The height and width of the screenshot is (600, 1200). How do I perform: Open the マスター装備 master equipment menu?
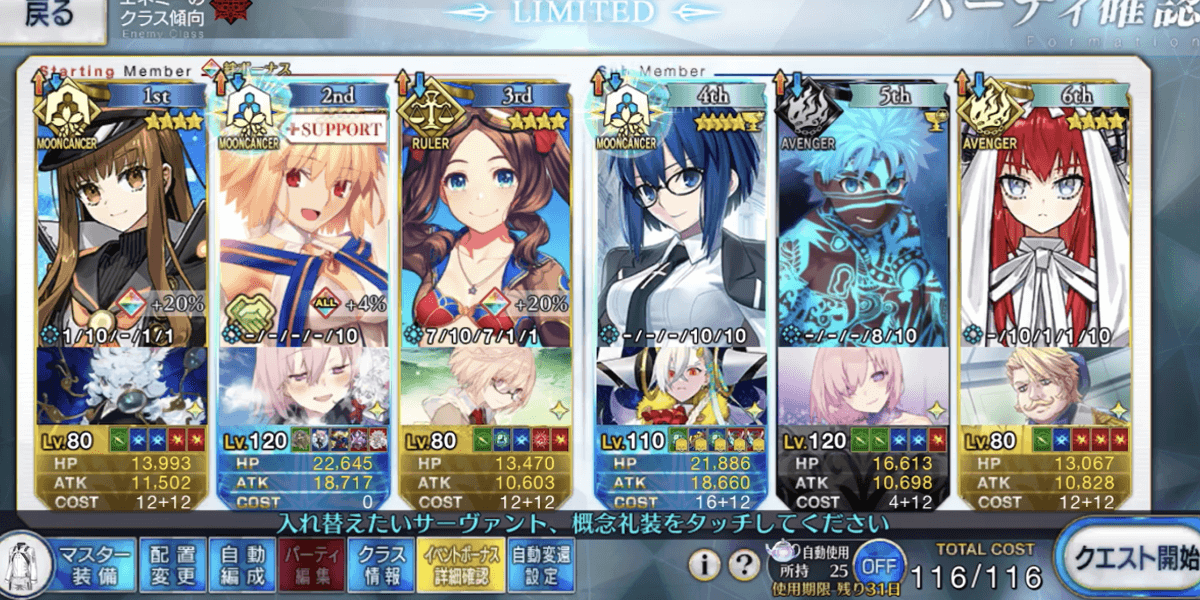point(94,565)
